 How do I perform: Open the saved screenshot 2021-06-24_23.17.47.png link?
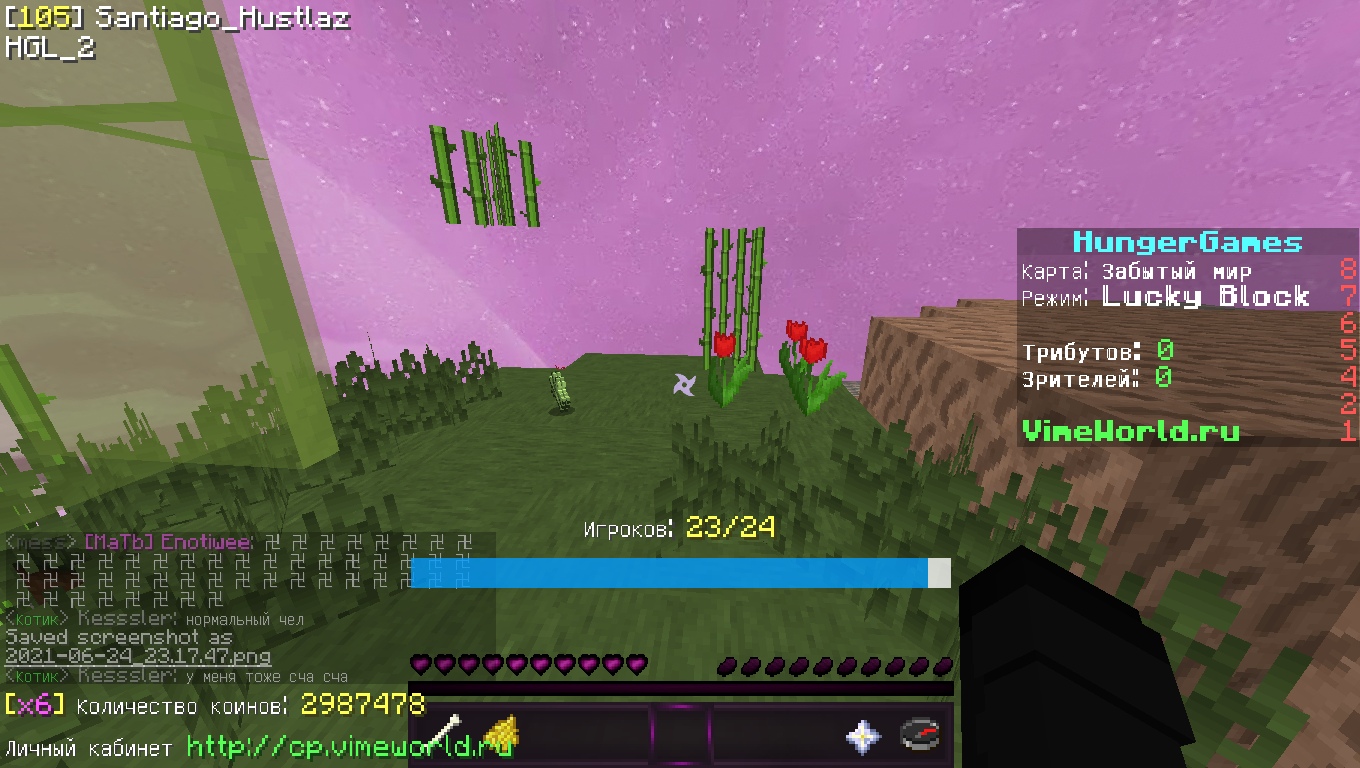click(140, 657)
